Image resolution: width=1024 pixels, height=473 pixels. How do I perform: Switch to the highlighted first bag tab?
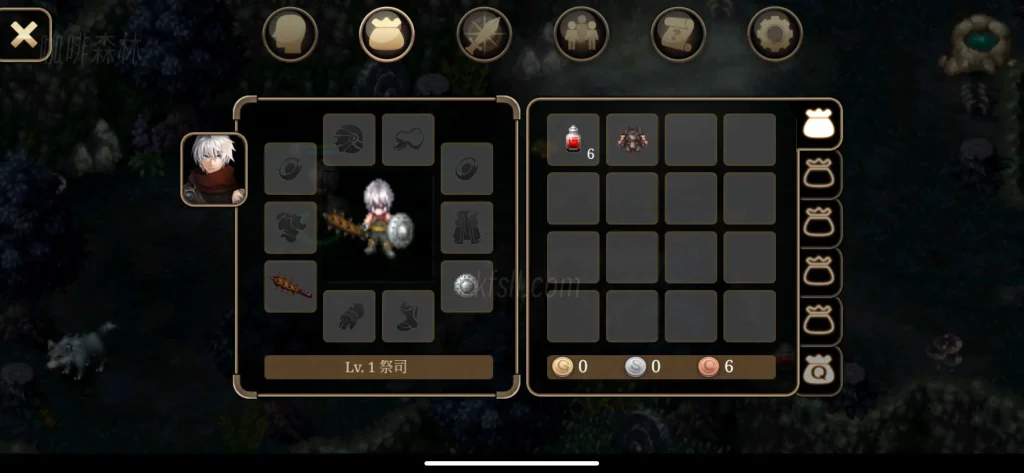pyautogui.click(x=820, y=125)
